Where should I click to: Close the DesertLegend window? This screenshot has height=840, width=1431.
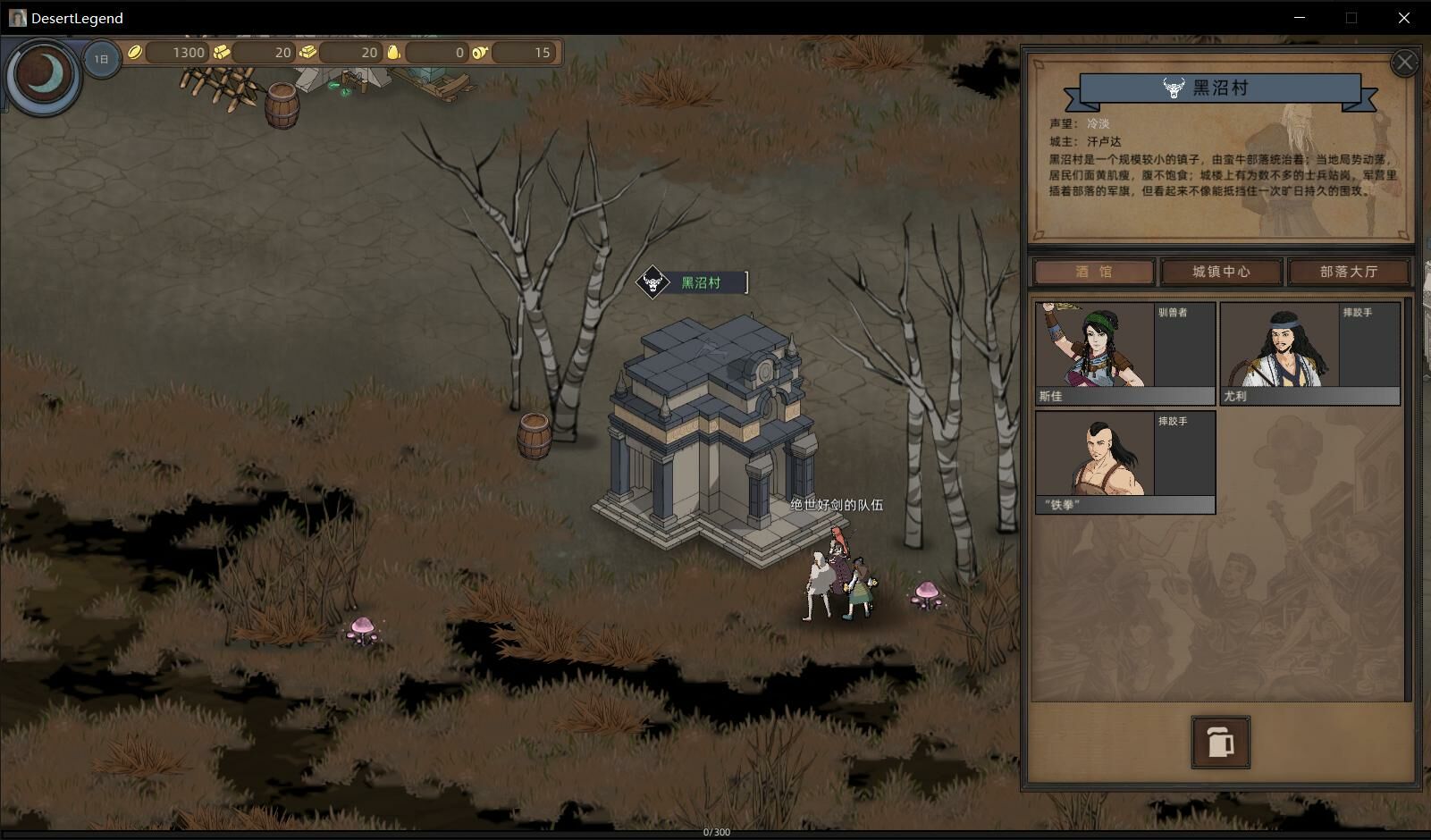(x=1403, y=18)
